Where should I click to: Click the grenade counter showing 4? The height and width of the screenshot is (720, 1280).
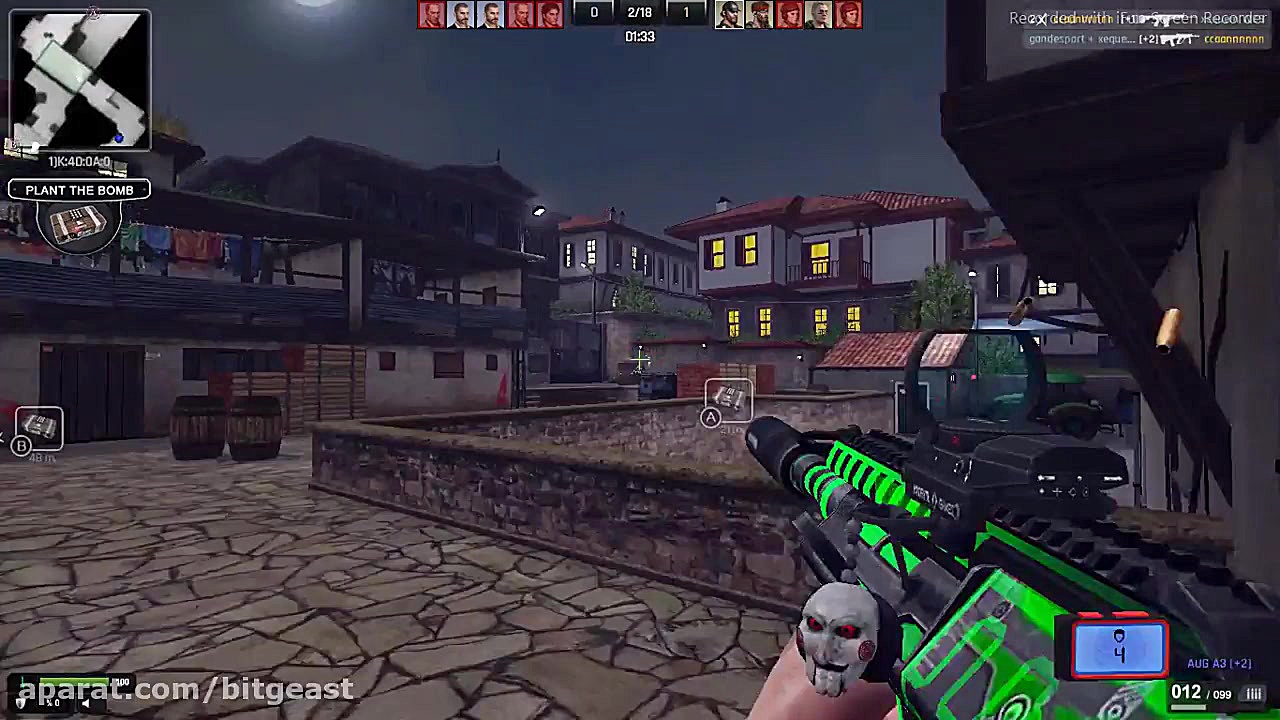[1119, 648]
